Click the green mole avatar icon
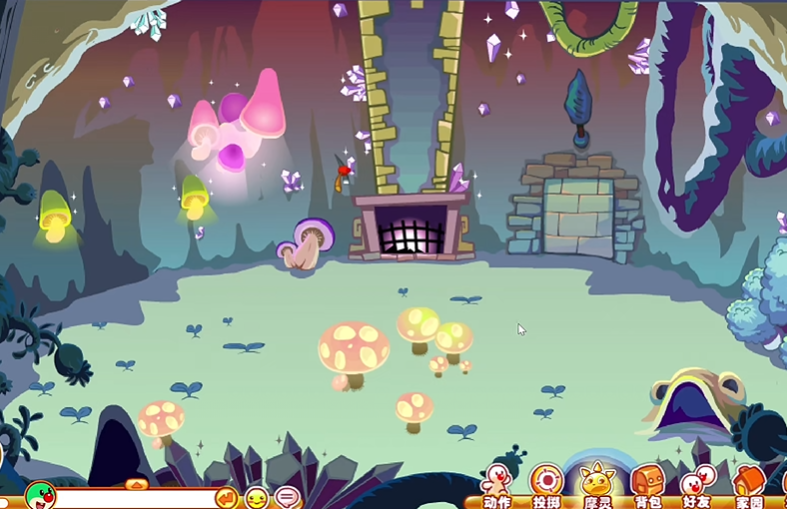The width and height of the screenshot is (787, 509). coord(40,494)
